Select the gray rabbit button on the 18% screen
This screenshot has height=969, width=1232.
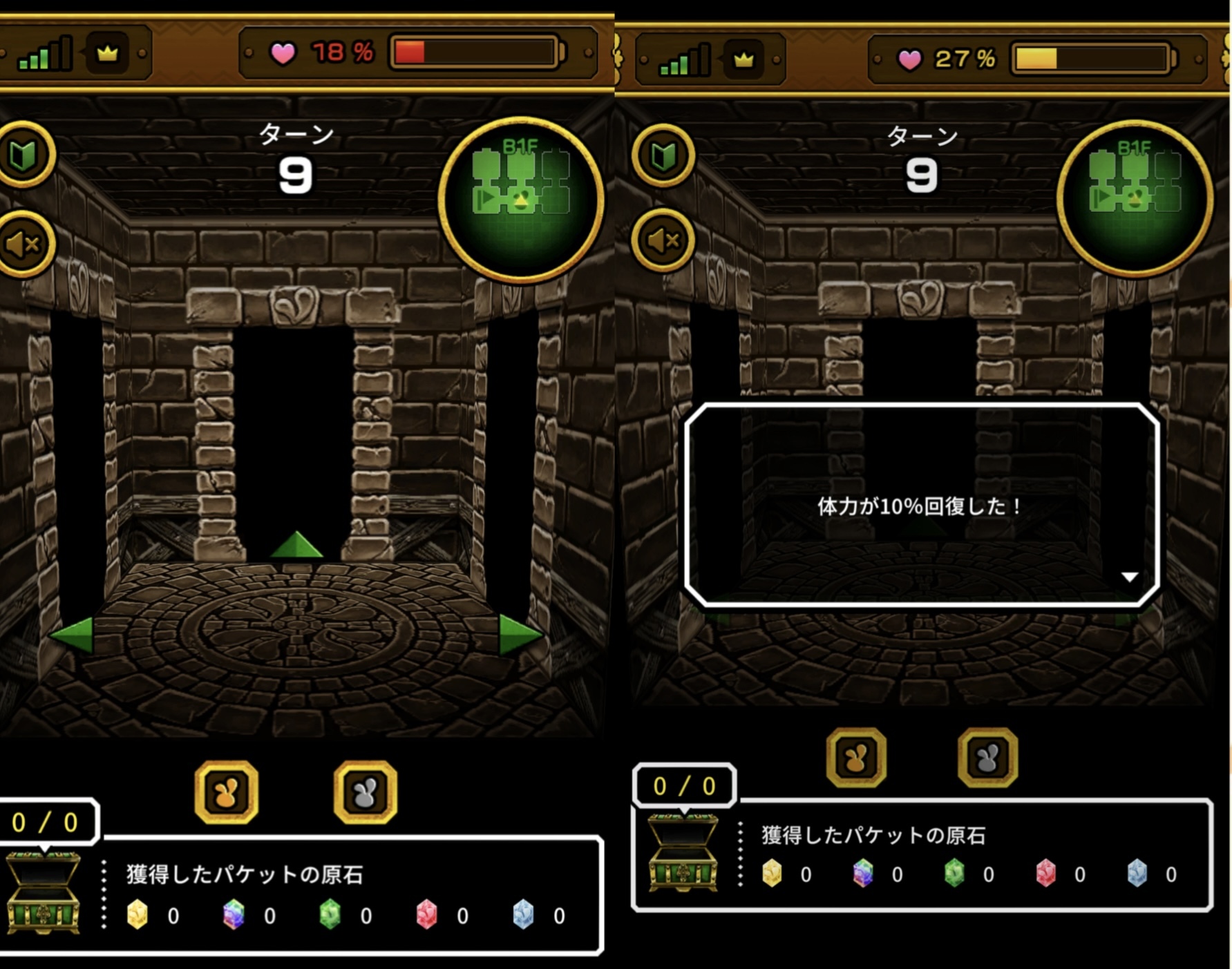pos(365,792)
